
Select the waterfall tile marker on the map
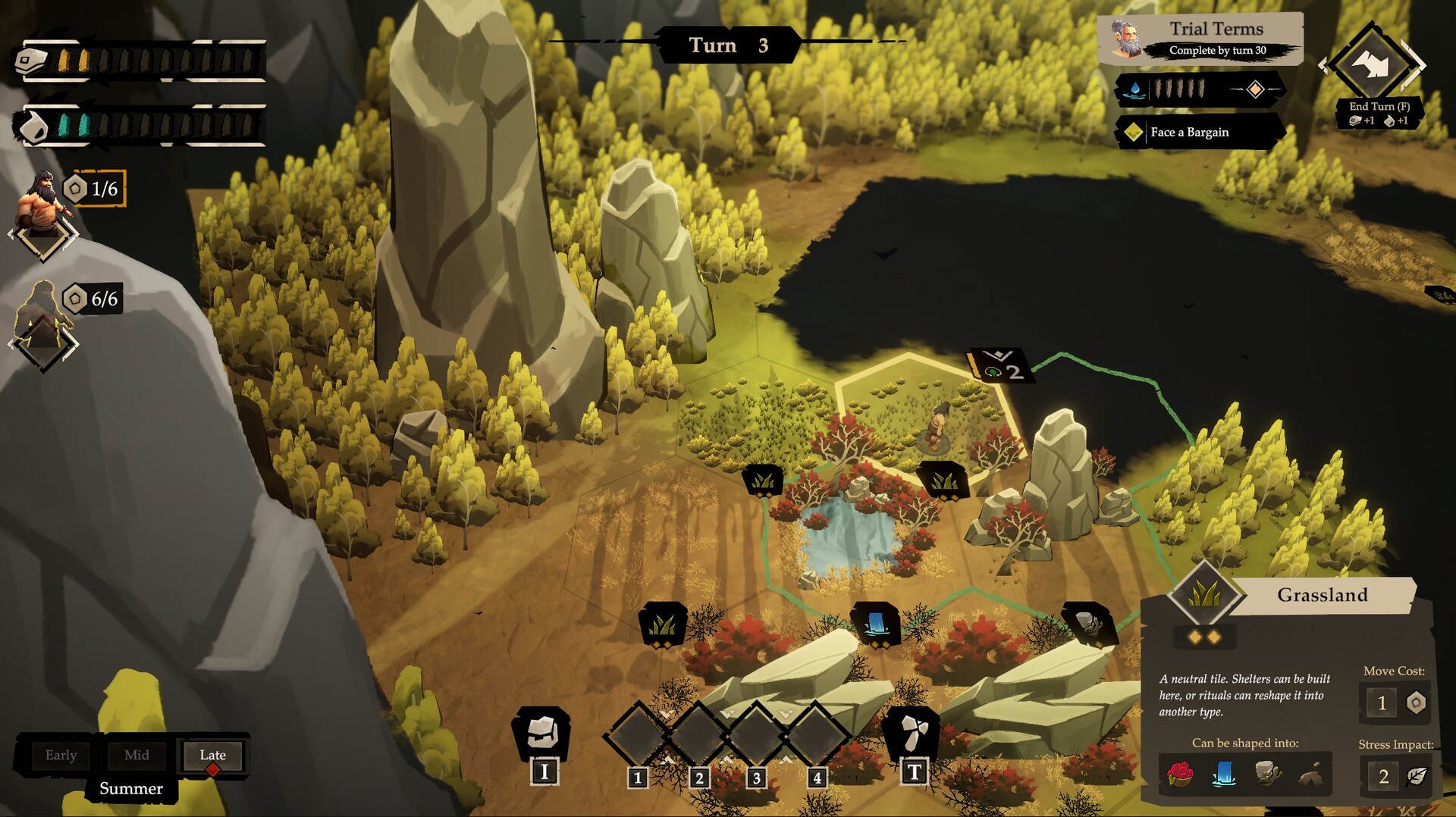877,624
